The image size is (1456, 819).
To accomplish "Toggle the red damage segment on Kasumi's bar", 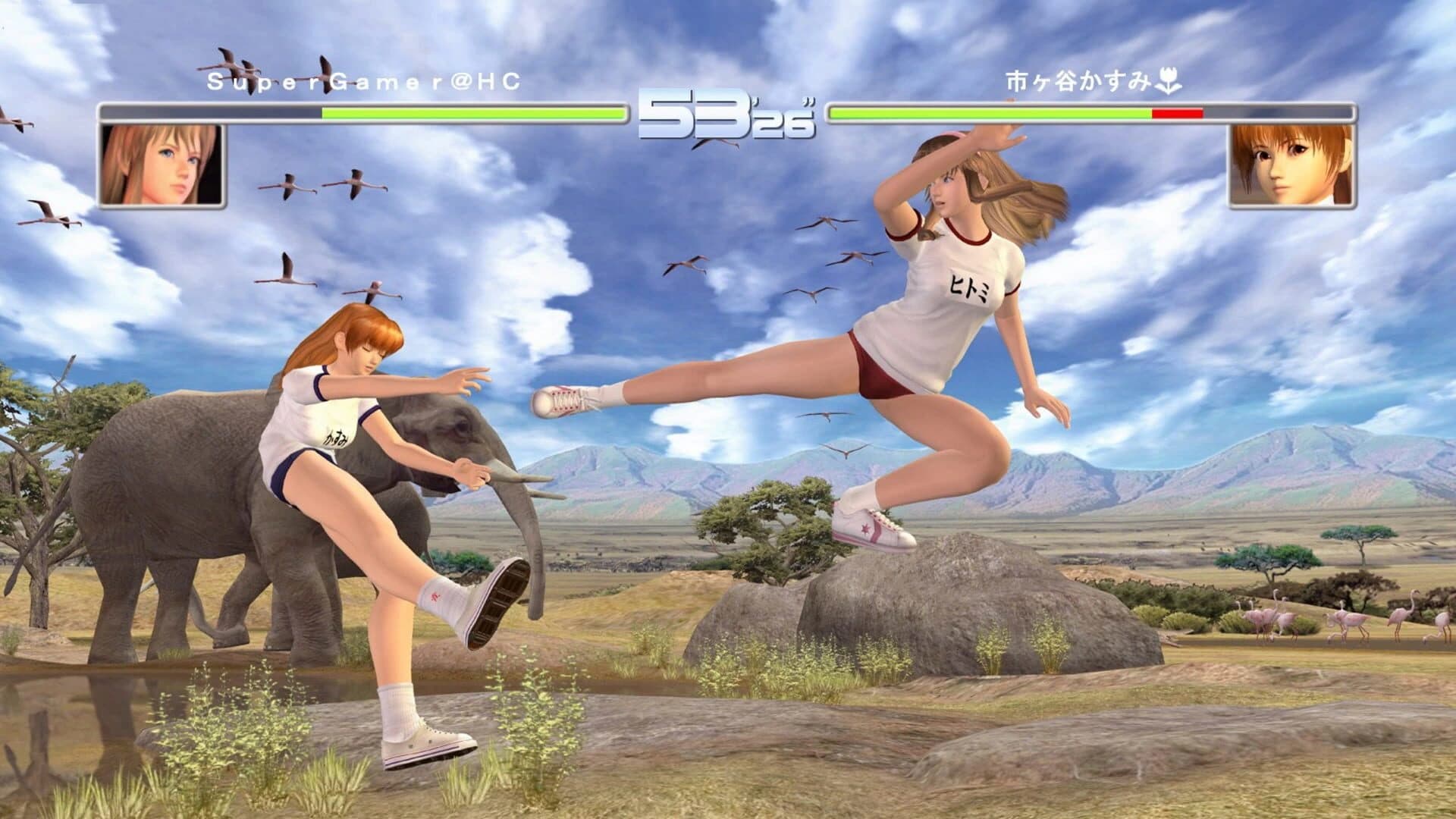I will (x=1177, y=112).
